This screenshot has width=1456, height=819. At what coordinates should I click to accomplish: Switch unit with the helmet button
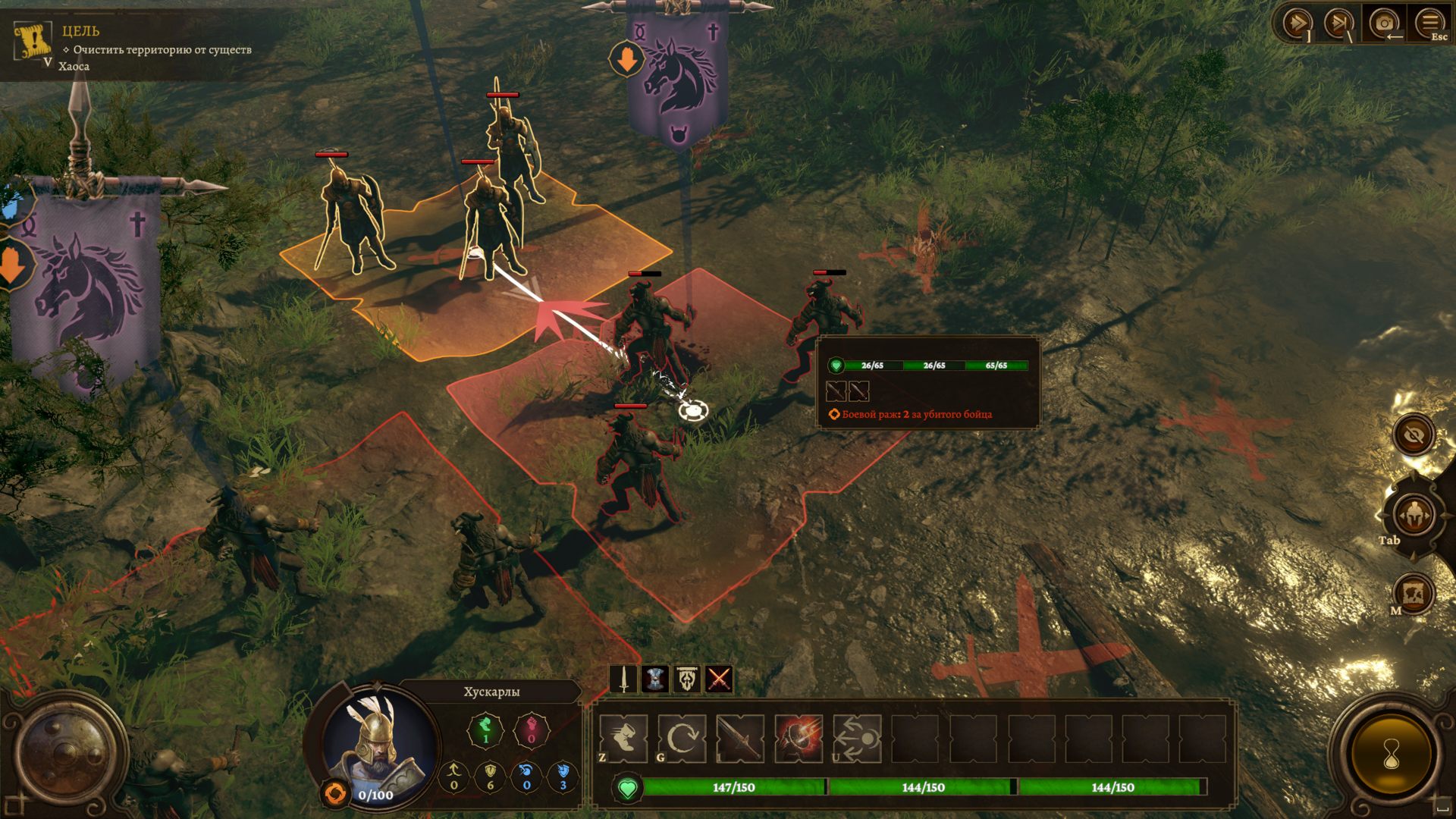point(1413,516)
